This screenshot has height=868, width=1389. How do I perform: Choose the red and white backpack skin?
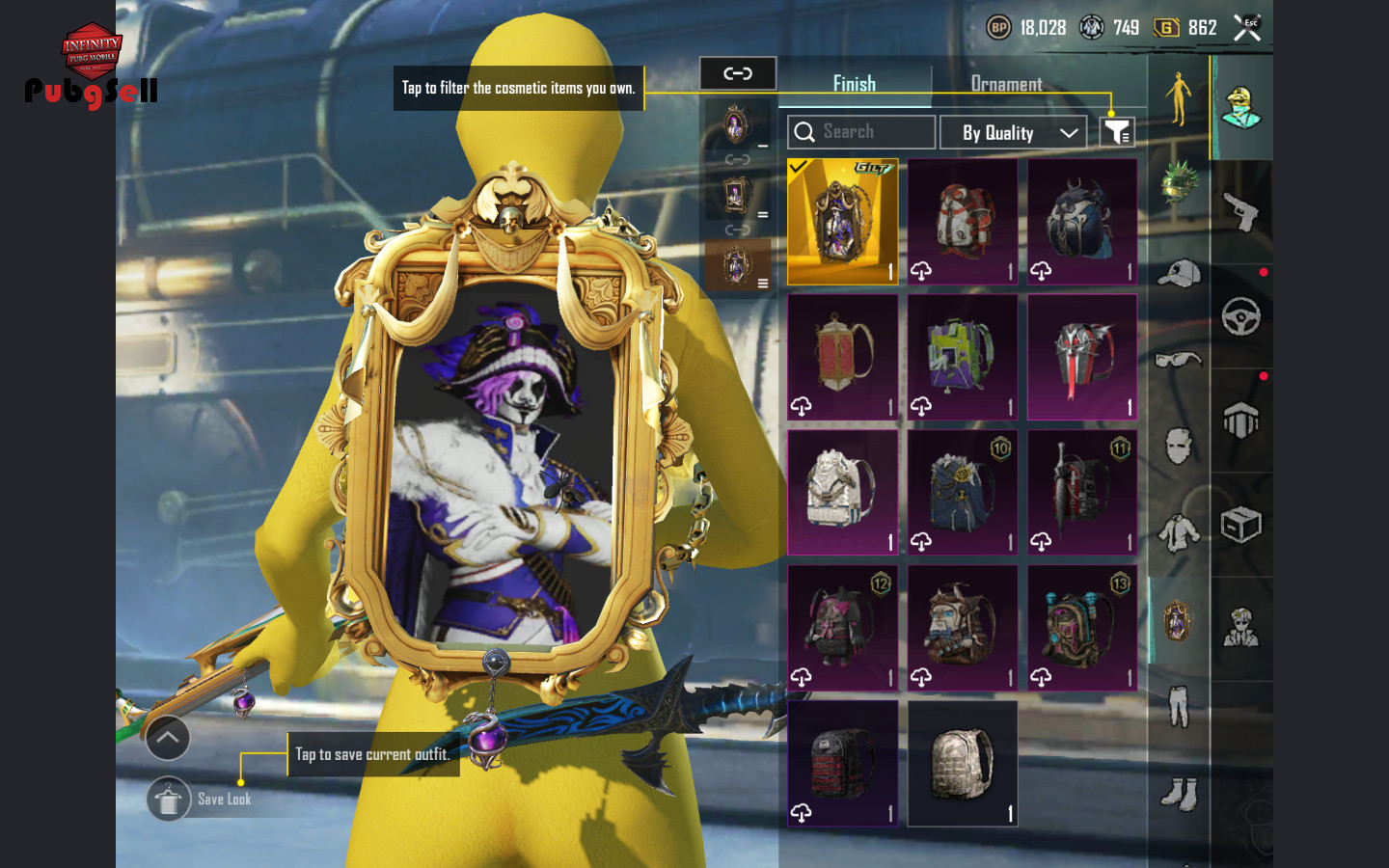(962, 222)
